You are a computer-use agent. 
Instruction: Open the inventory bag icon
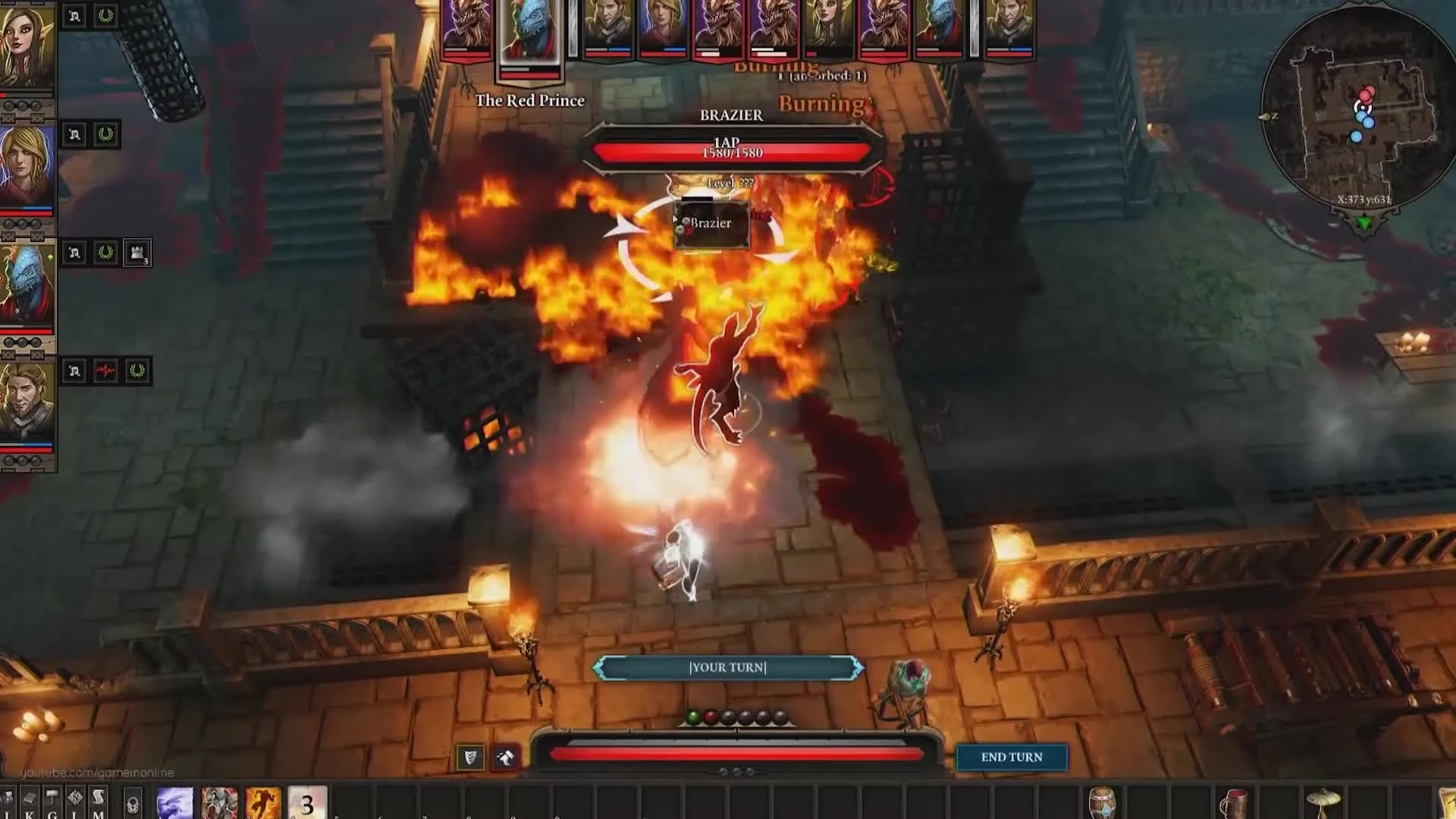pos(6,800)
